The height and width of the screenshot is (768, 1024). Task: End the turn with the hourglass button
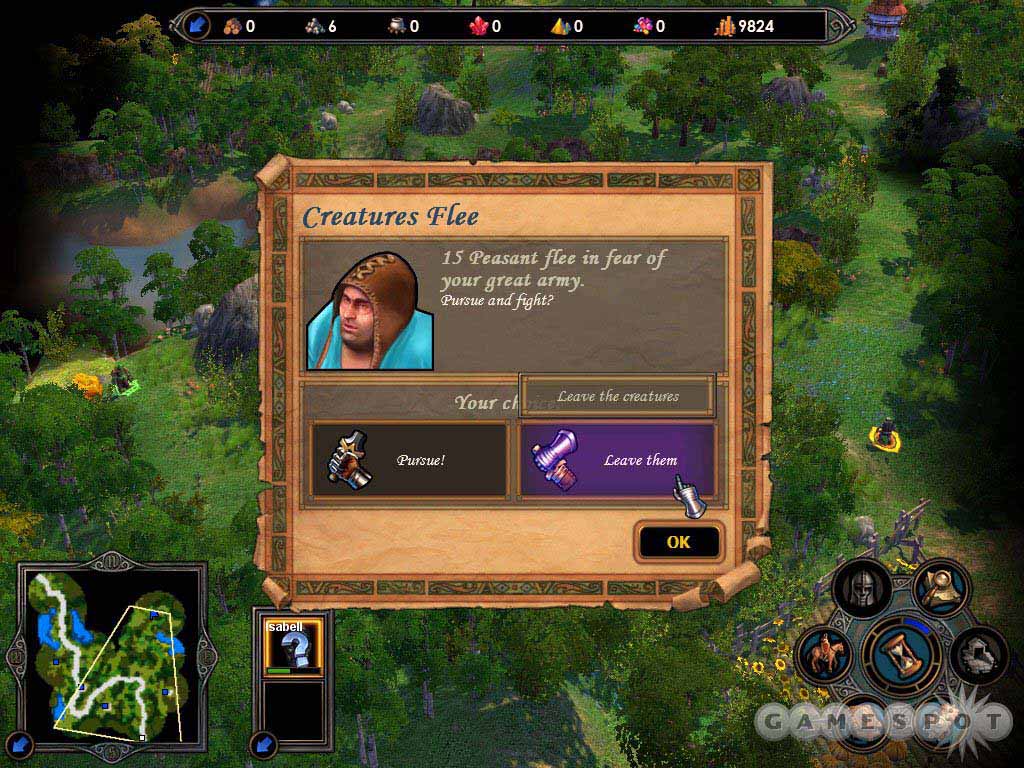point(903,655)
